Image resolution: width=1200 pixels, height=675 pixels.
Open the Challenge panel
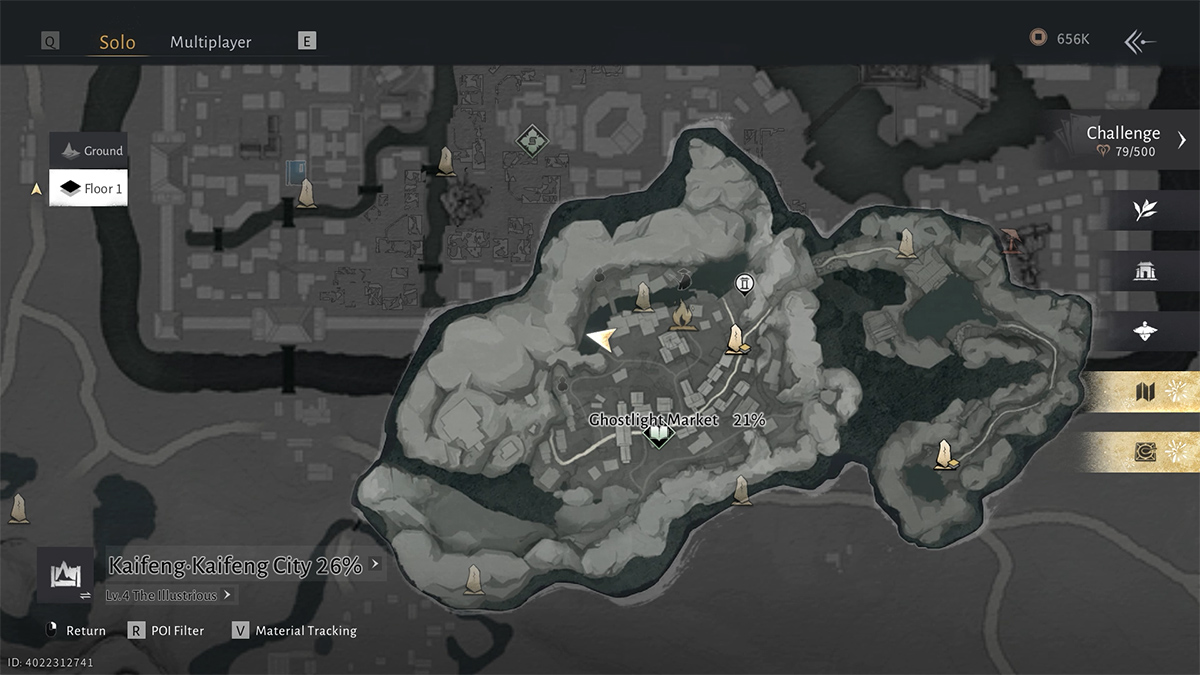(1130, 140)
